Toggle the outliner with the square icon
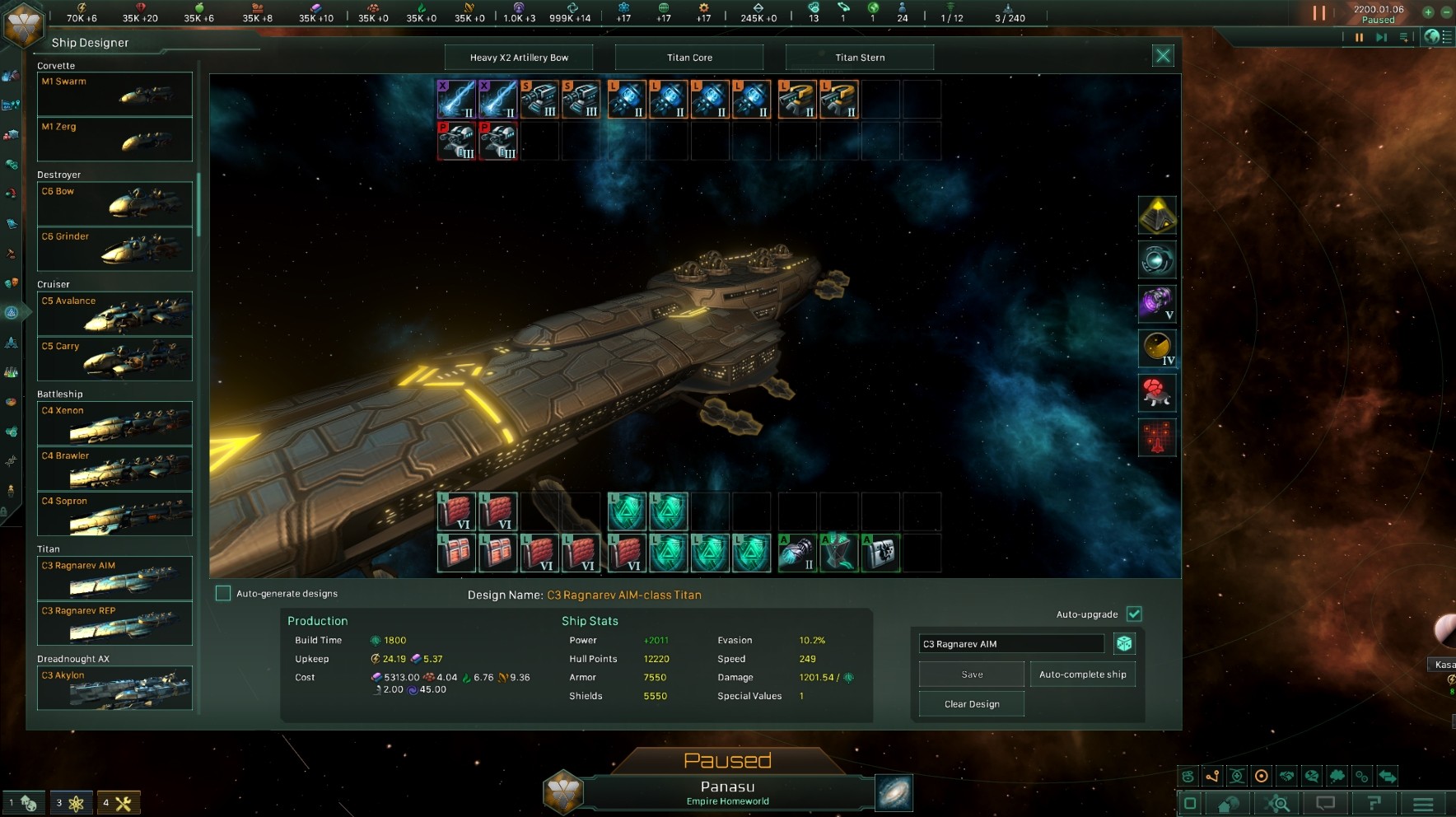The height and width of the screenshot is (817, 1456). tap(1190, 803)
